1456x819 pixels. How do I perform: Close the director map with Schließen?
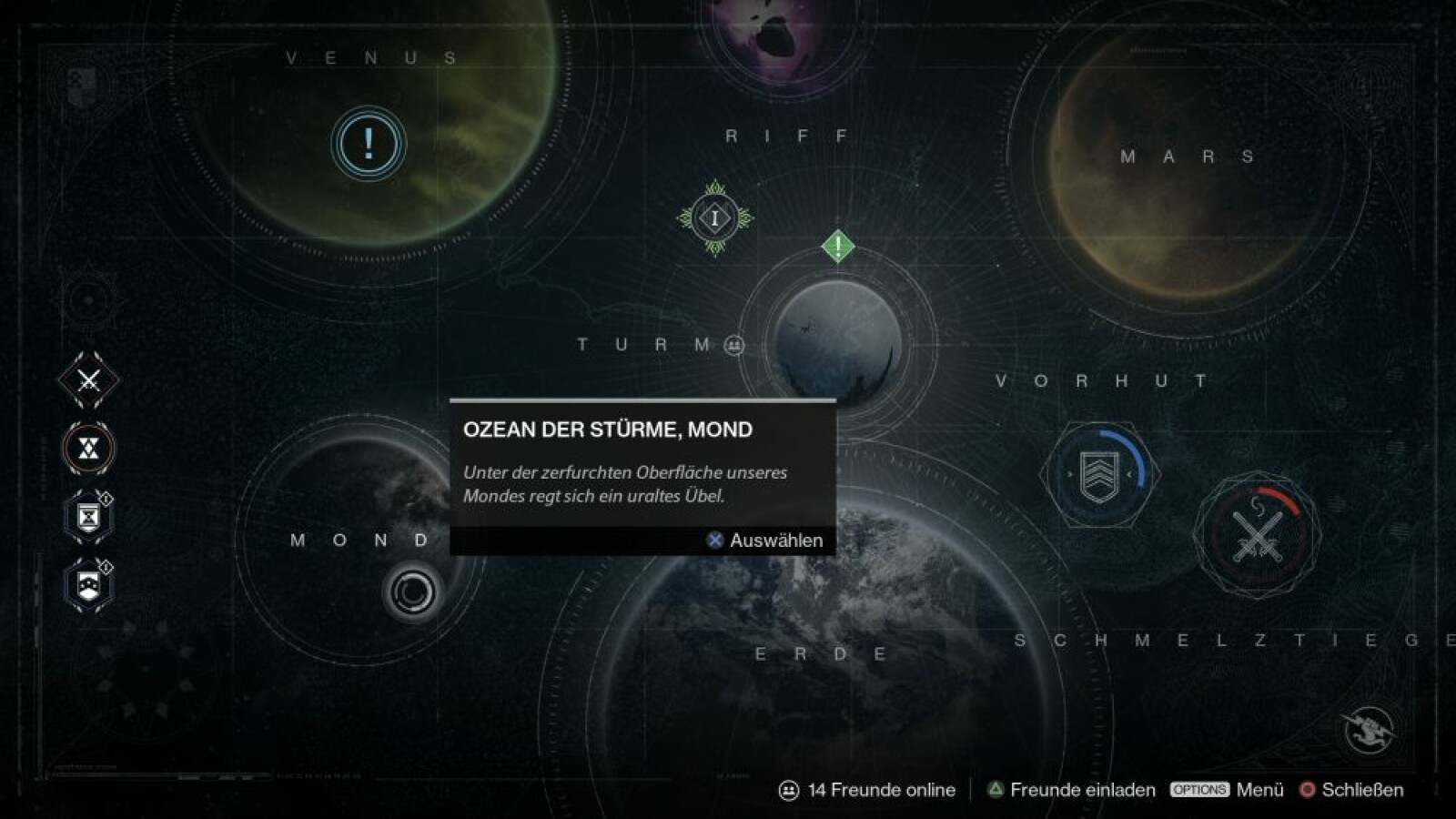1352,790
